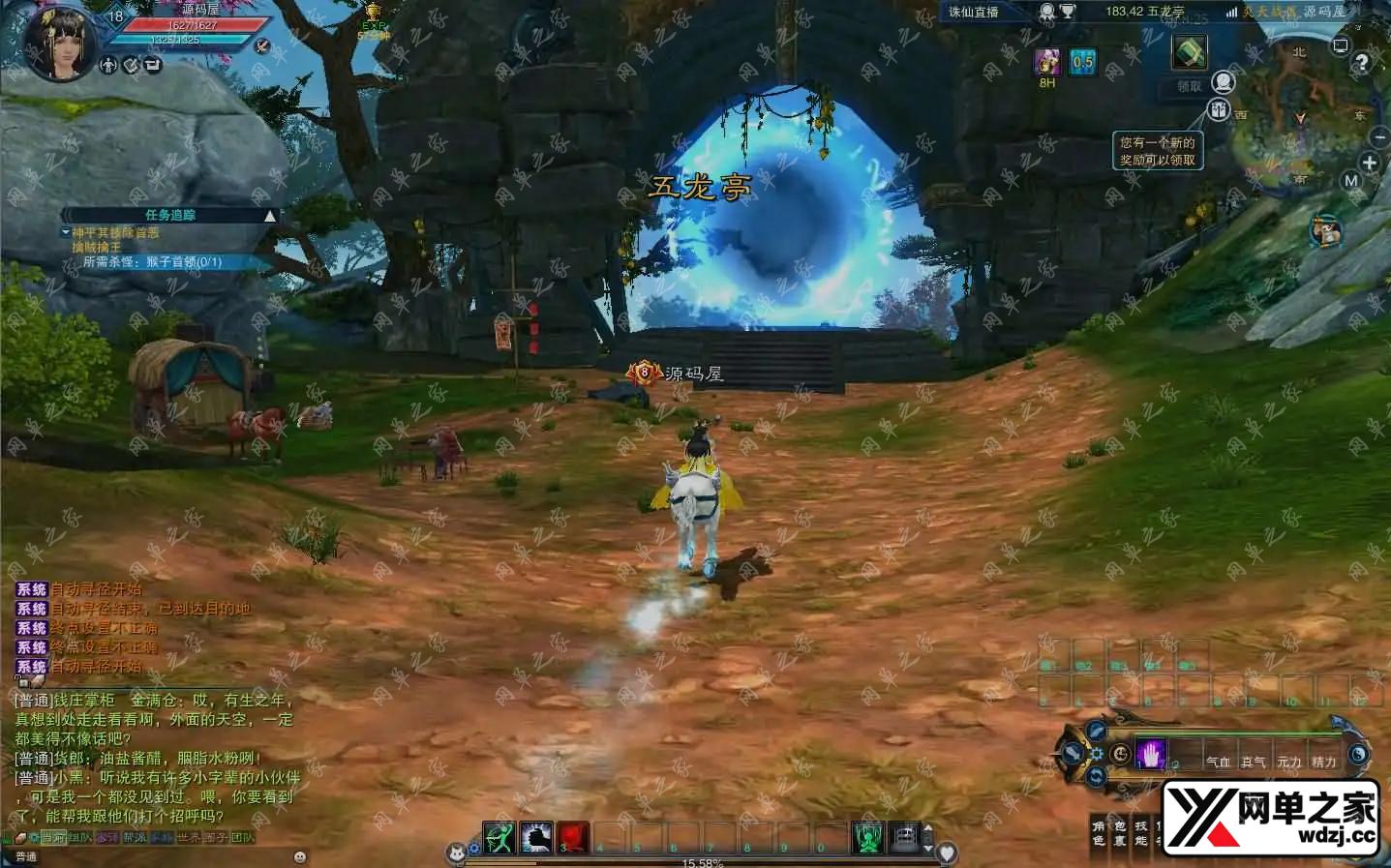Screen dimensions: 1391x868
Task: Open the 技能 skills menu
Action: click(x=1140, y=832)
